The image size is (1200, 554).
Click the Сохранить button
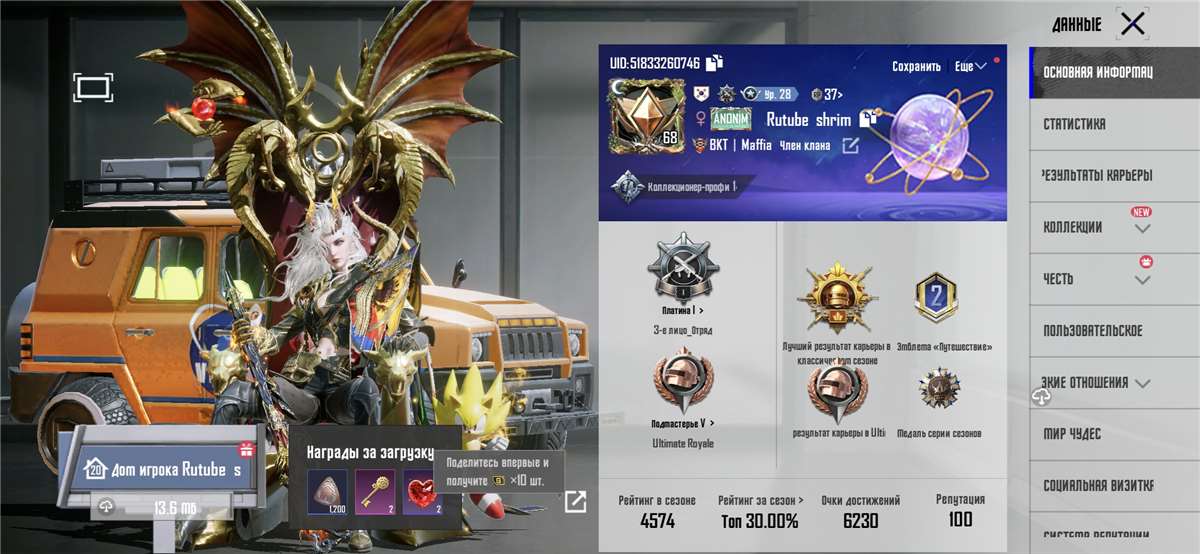[x=916, y=66]
